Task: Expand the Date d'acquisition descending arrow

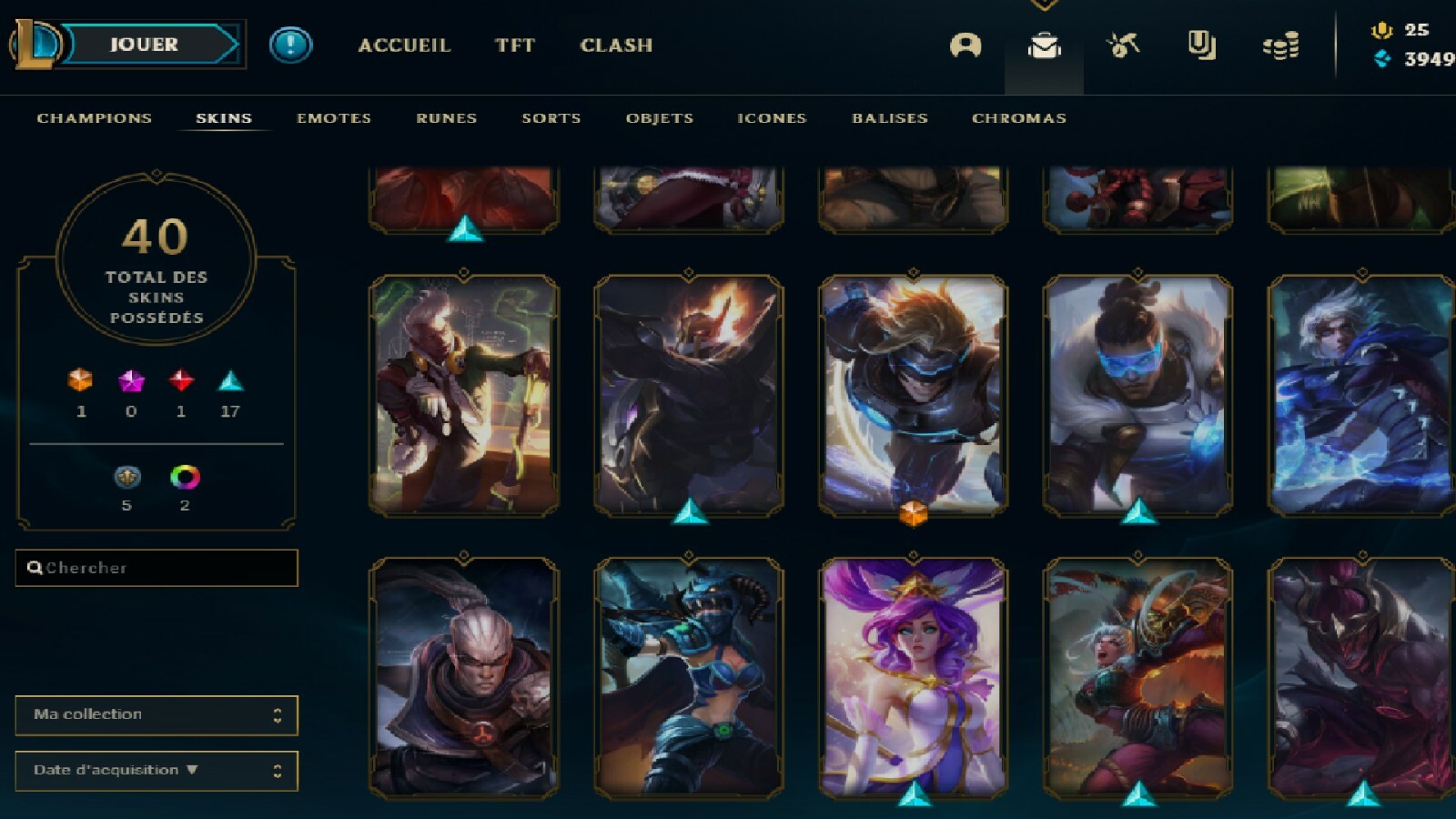Action: [192, 770]
